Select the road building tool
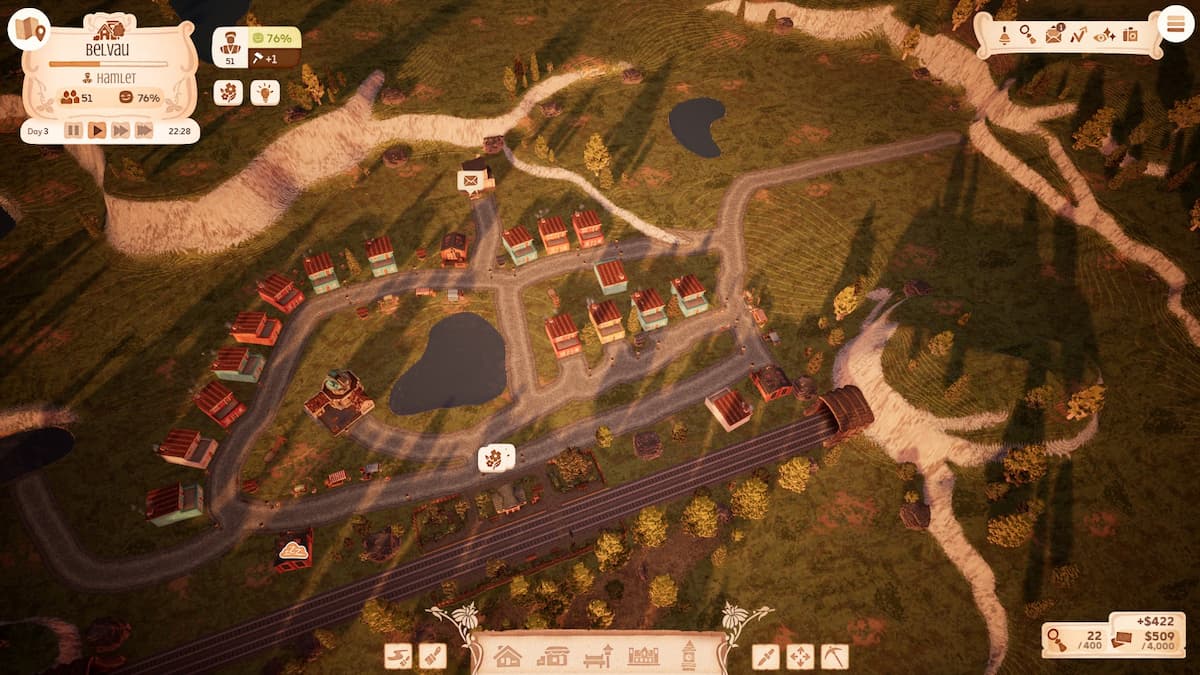1200x675 pixels. point(398,656)
